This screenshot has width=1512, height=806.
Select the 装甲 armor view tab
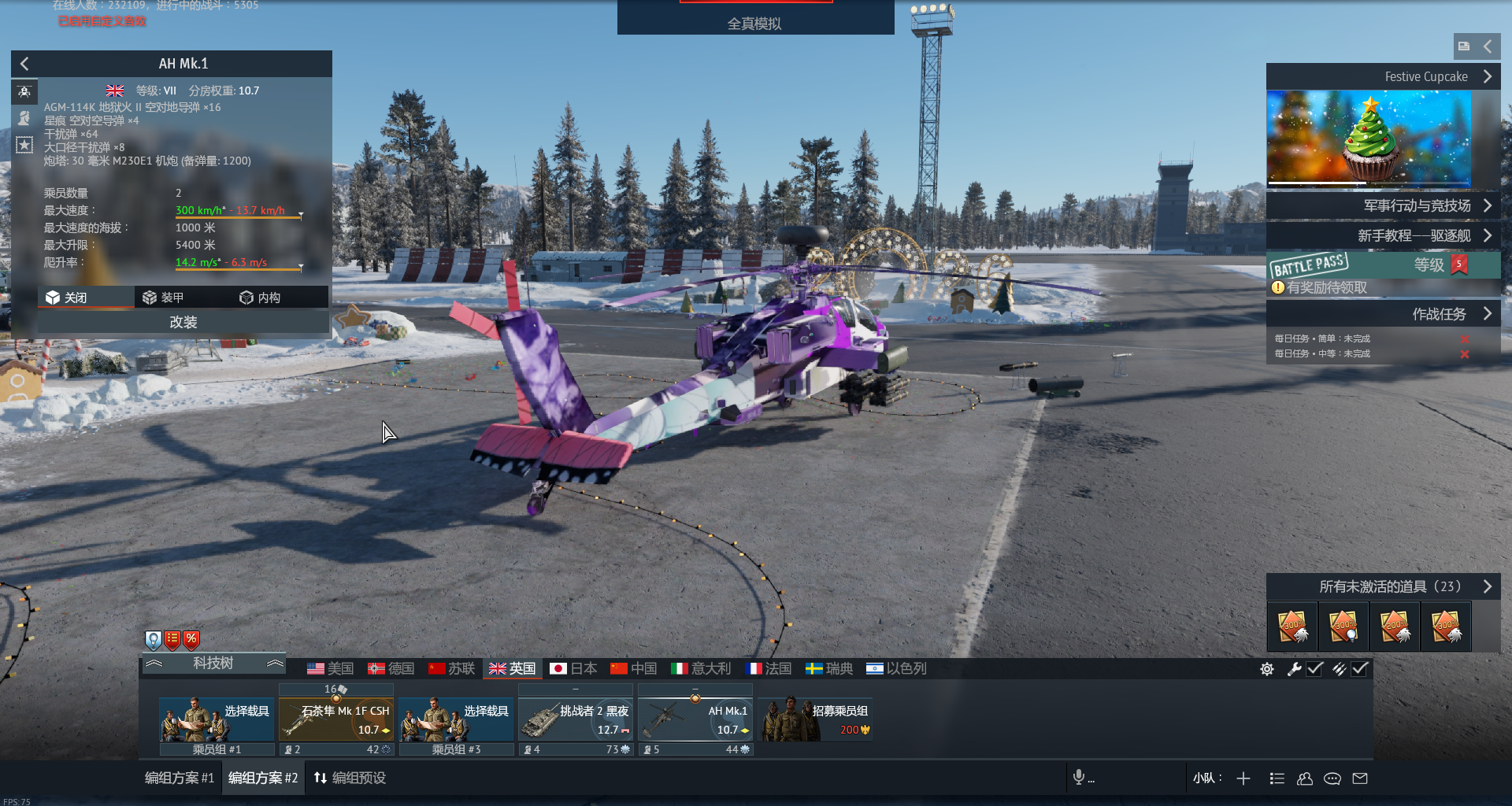click(163, 298)
